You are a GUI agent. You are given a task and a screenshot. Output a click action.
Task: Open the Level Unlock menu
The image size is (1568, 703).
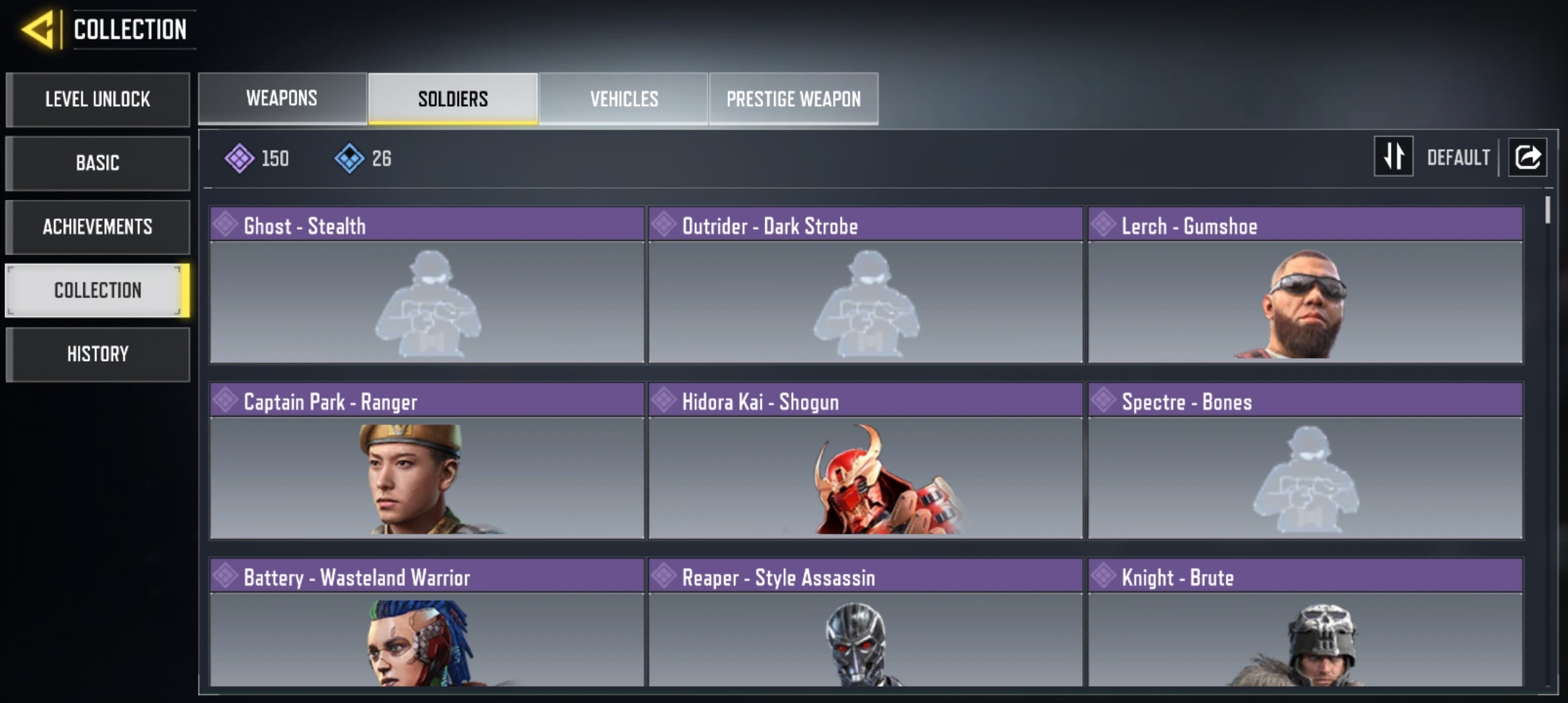pos(98,100)
